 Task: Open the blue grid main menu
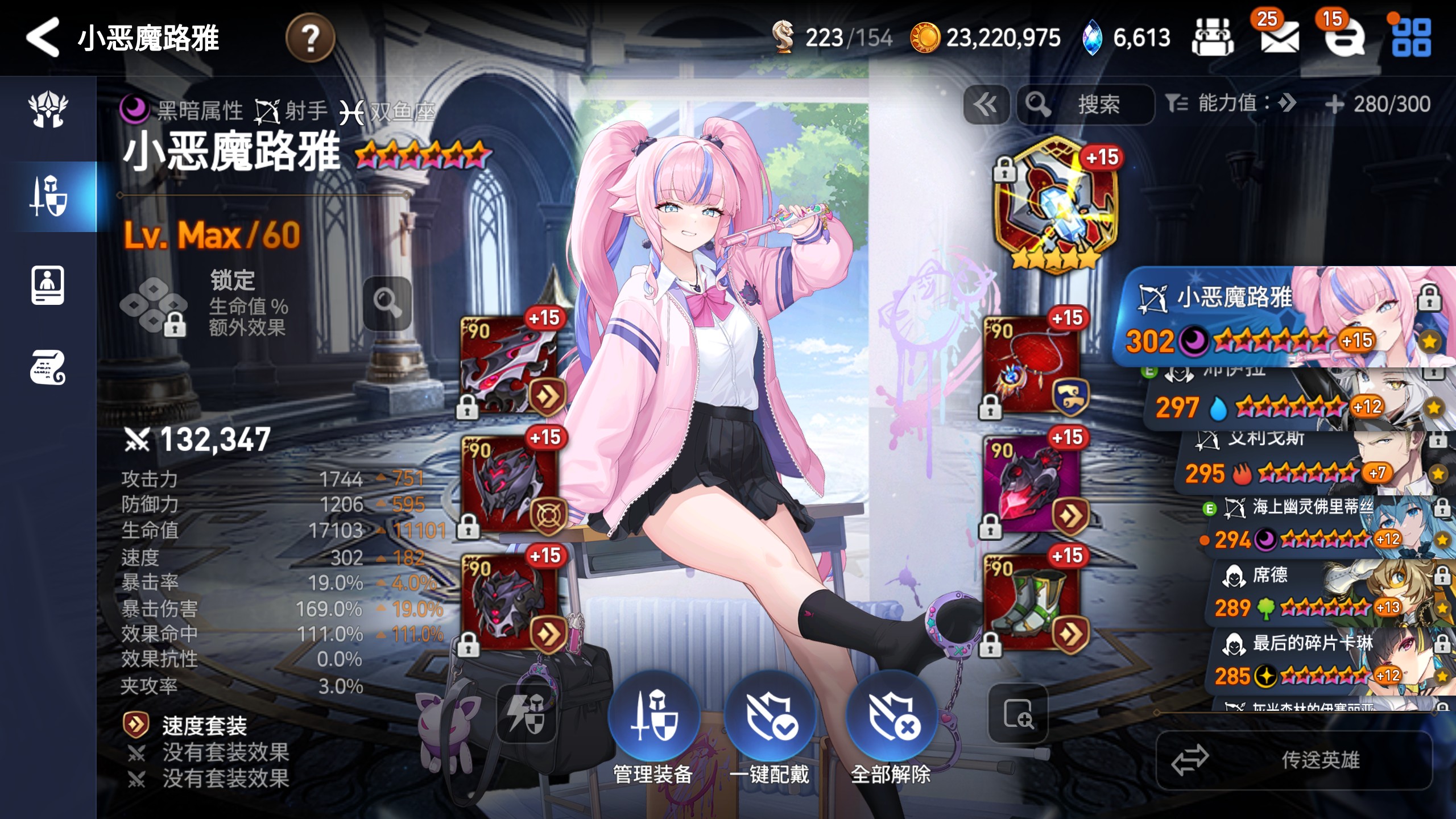pos(1411,38)
